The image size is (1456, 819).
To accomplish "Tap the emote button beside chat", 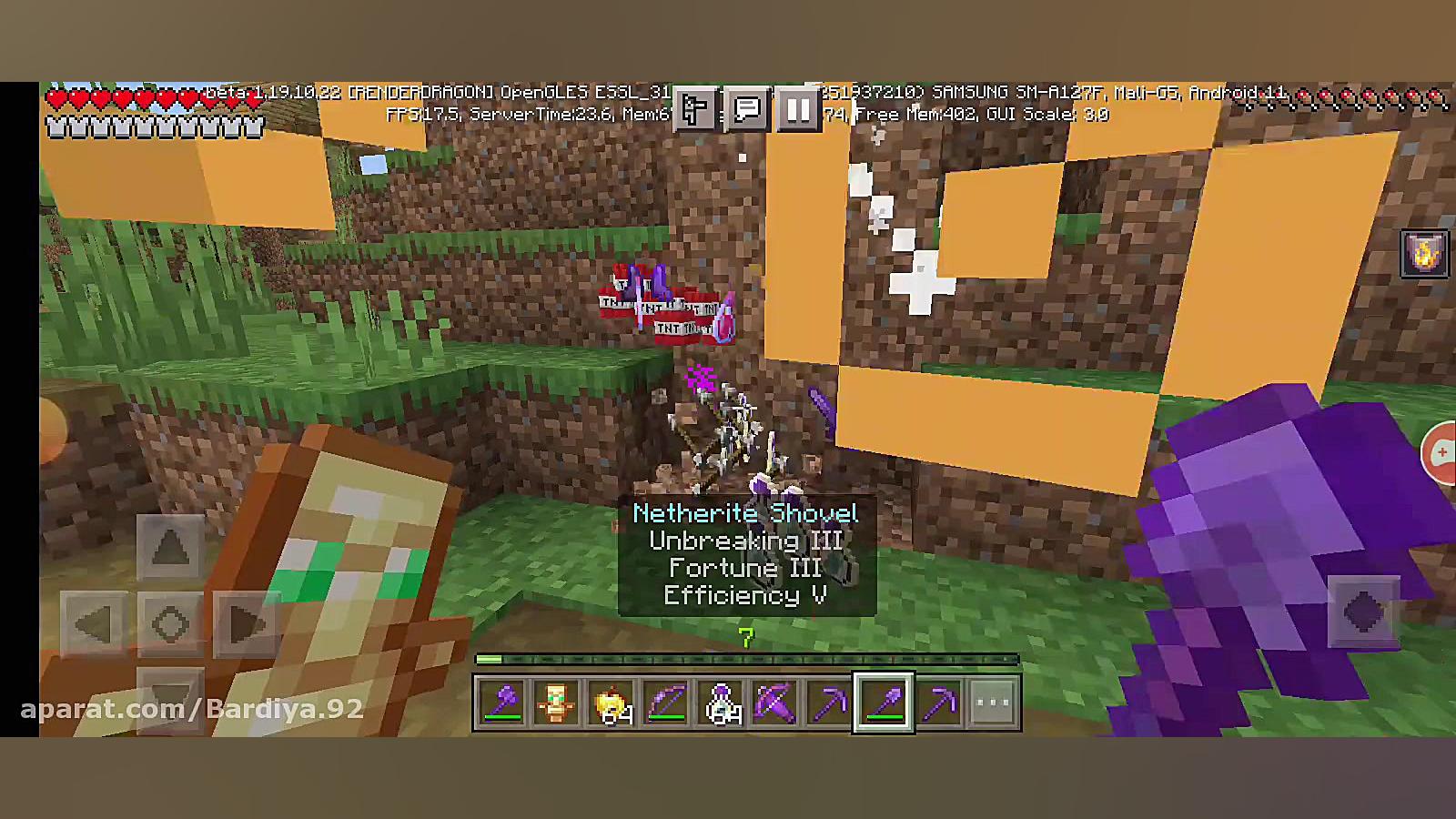I will 695,111.
